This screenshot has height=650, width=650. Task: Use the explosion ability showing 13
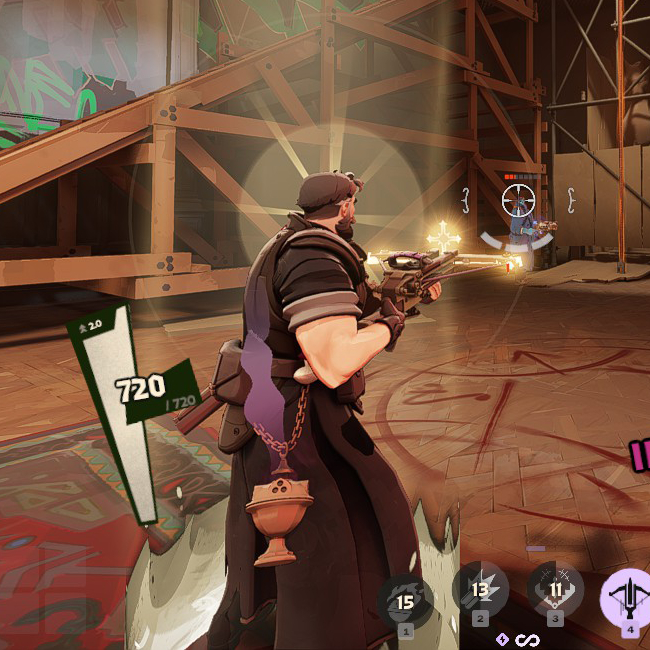pos(480,590)
